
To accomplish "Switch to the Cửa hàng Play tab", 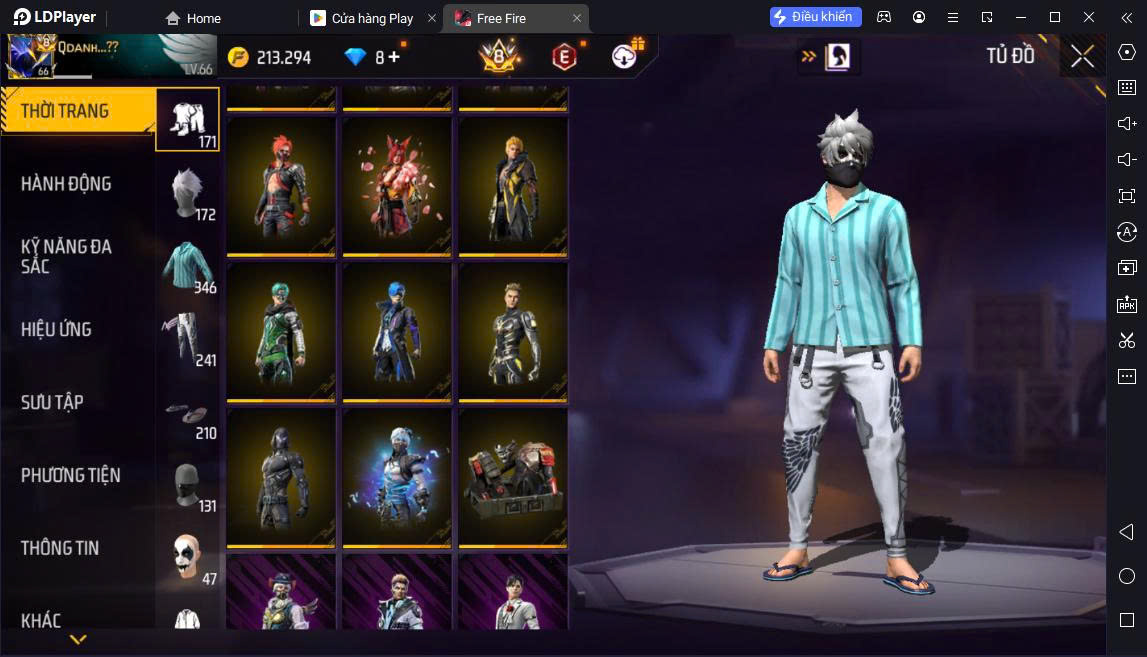I will pyautogui.click(x=372, y=18).
